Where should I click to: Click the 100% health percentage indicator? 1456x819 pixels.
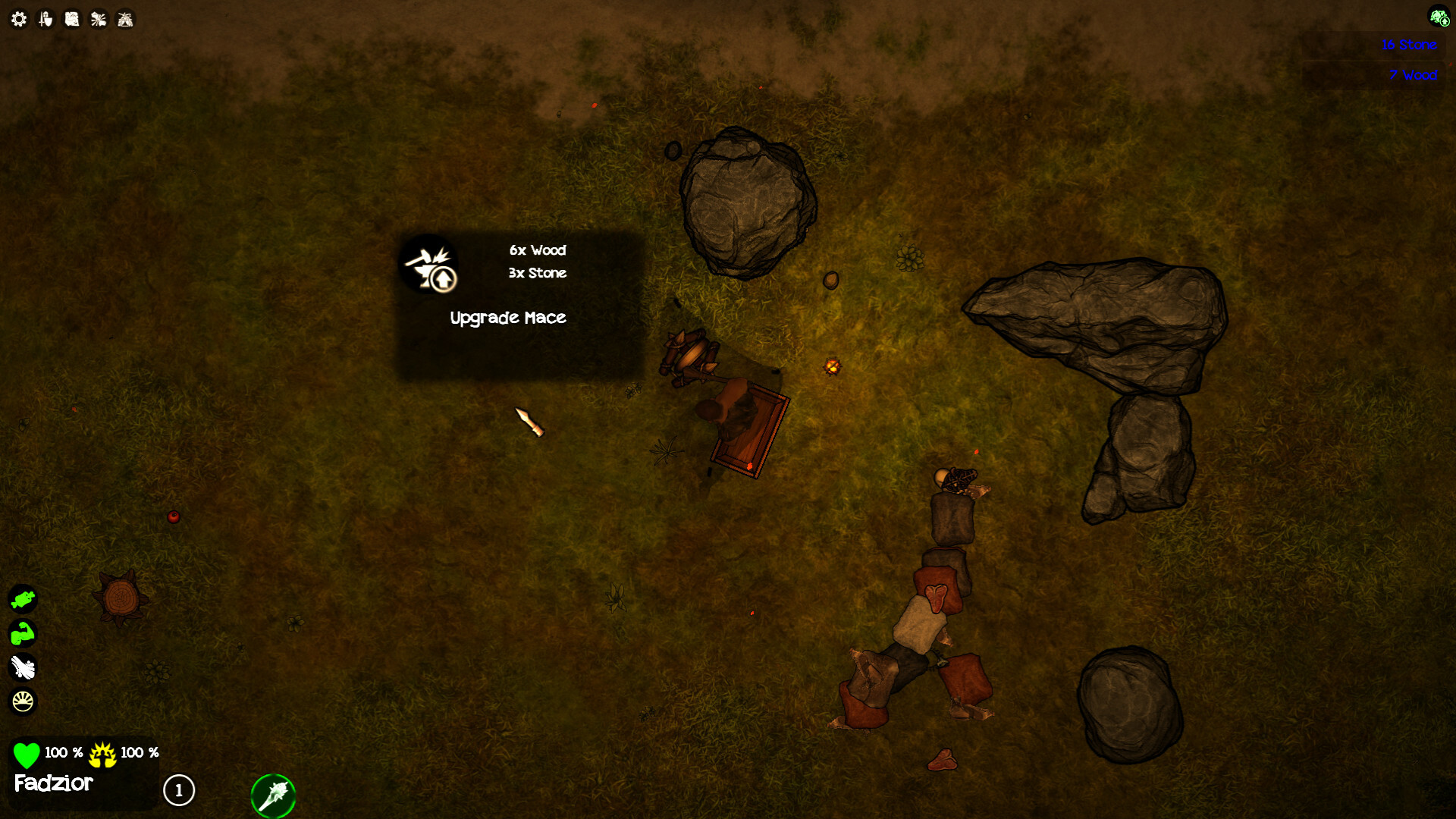[63, 754]
